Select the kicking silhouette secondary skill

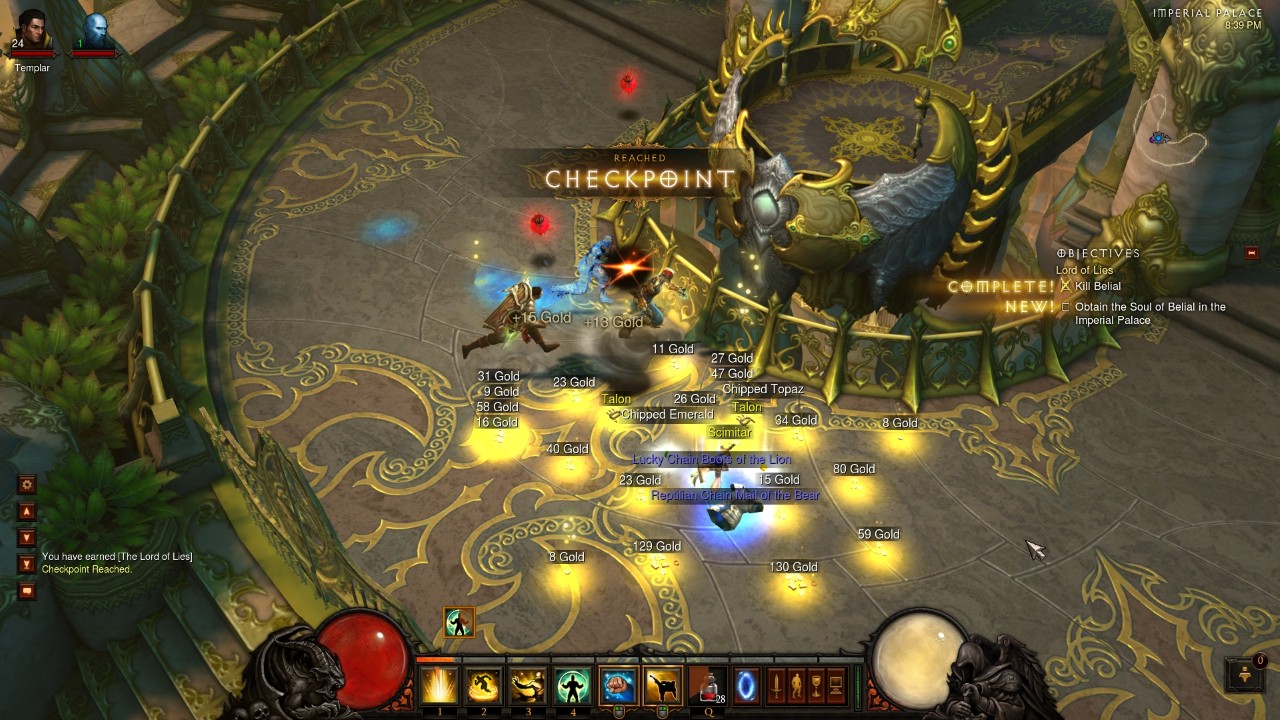[662, 686]
